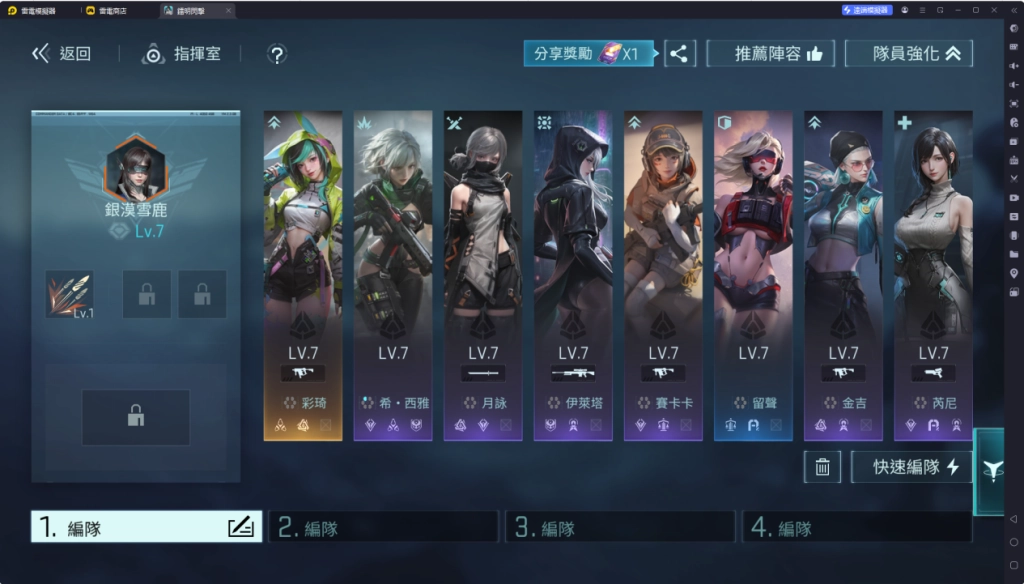Go back with the 返回 button
This screenshot has height=584, width=1024.
[x=62, y=54]
